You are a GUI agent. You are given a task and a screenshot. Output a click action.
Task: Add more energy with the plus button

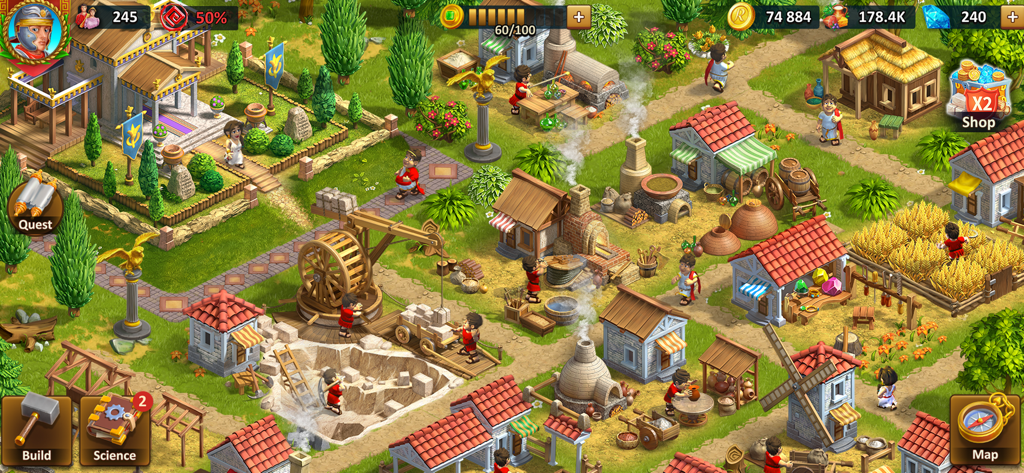coord(578,17)
